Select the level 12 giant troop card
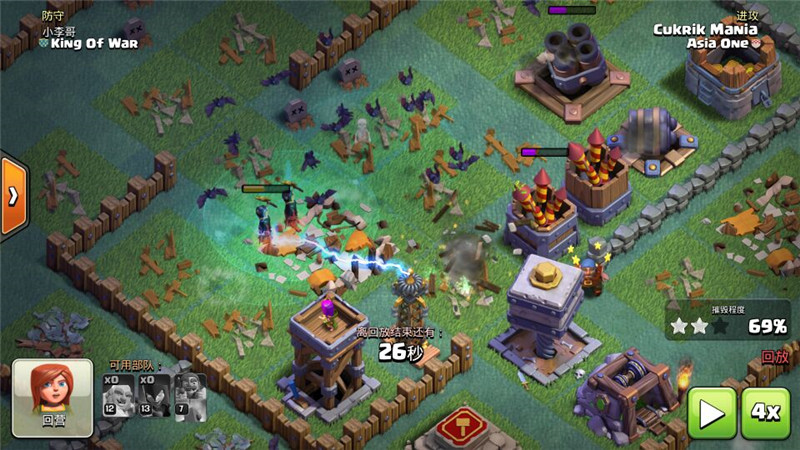Image resolution: width=800 pixels, height=450 pixels. 118,395
